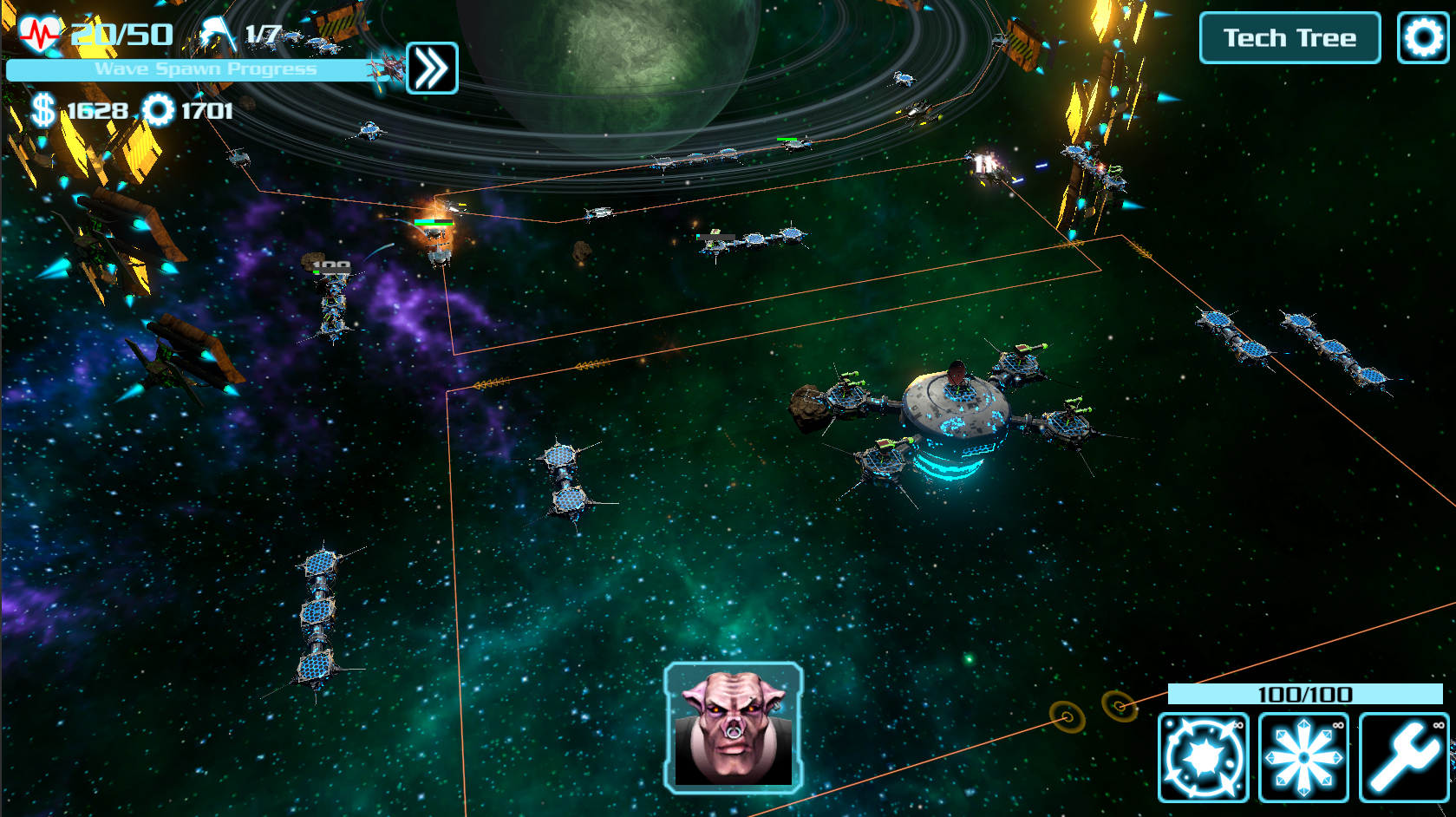Open the gear settings menu
This screenshot has width=1456, height=817.
1422,38
